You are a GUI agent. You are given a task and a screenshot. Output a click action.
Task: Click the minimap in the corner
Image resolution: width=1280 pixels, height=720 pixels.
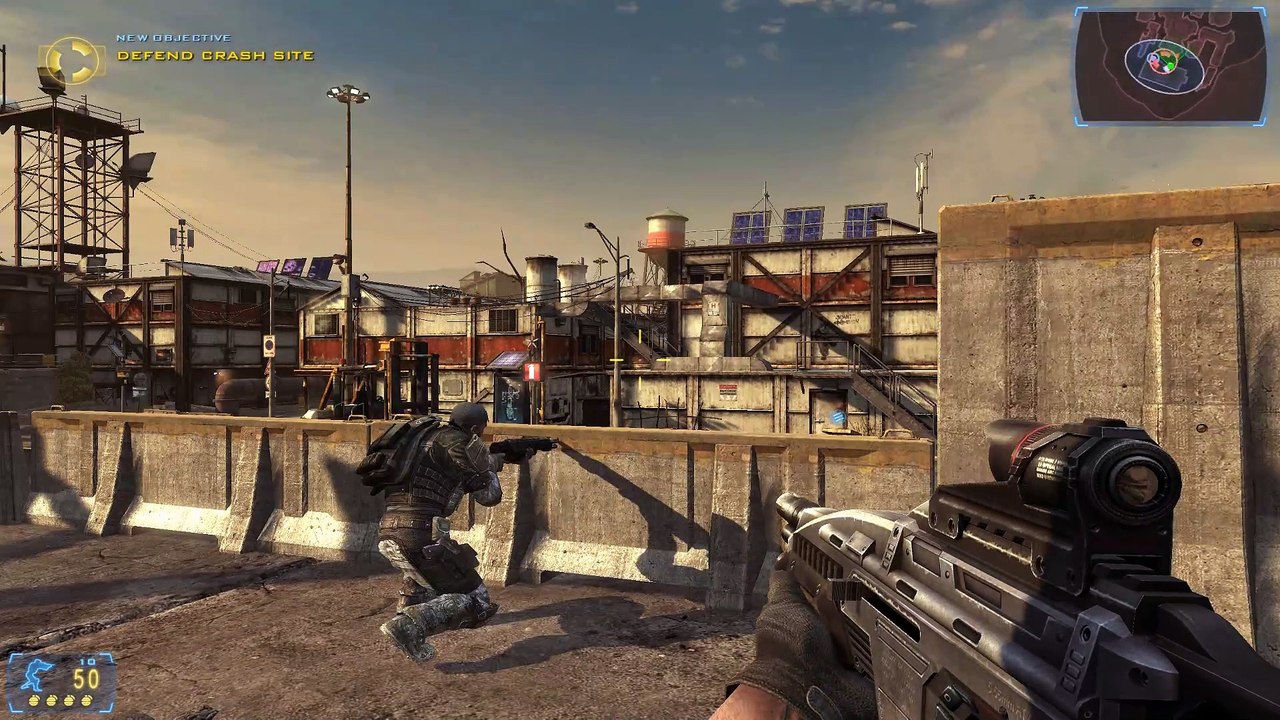1170,65
